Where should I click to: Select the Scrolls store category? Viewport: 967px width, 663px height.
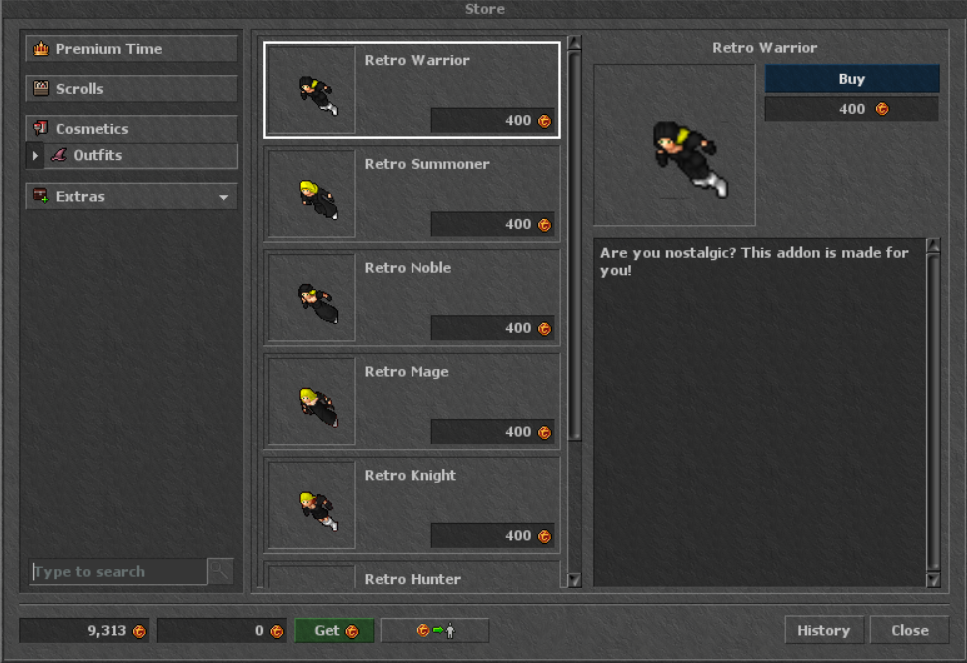coord(132,89)
